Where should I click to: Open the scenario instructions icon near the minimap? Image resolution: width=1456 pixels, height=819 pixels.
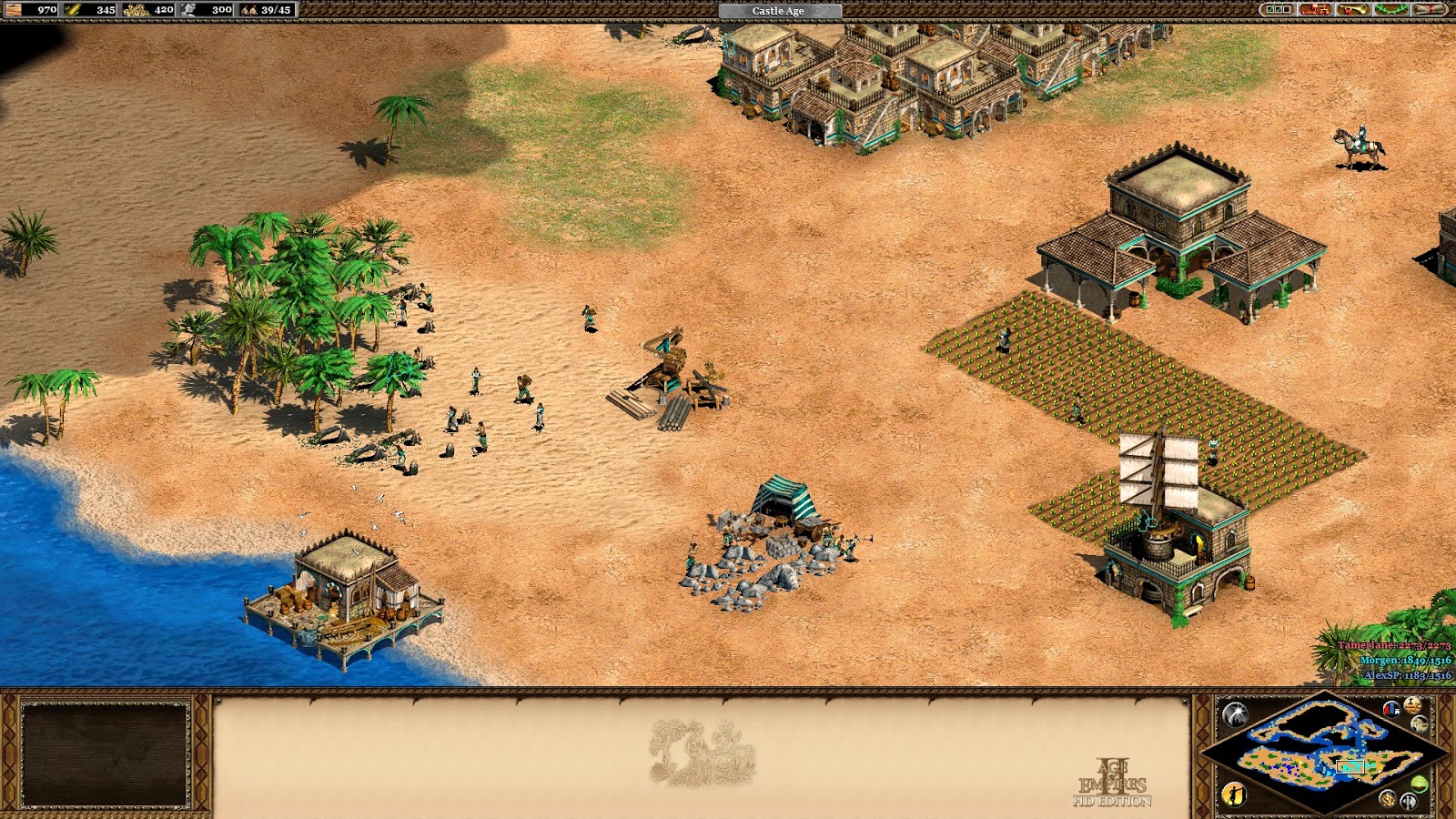pos(1419,723)
